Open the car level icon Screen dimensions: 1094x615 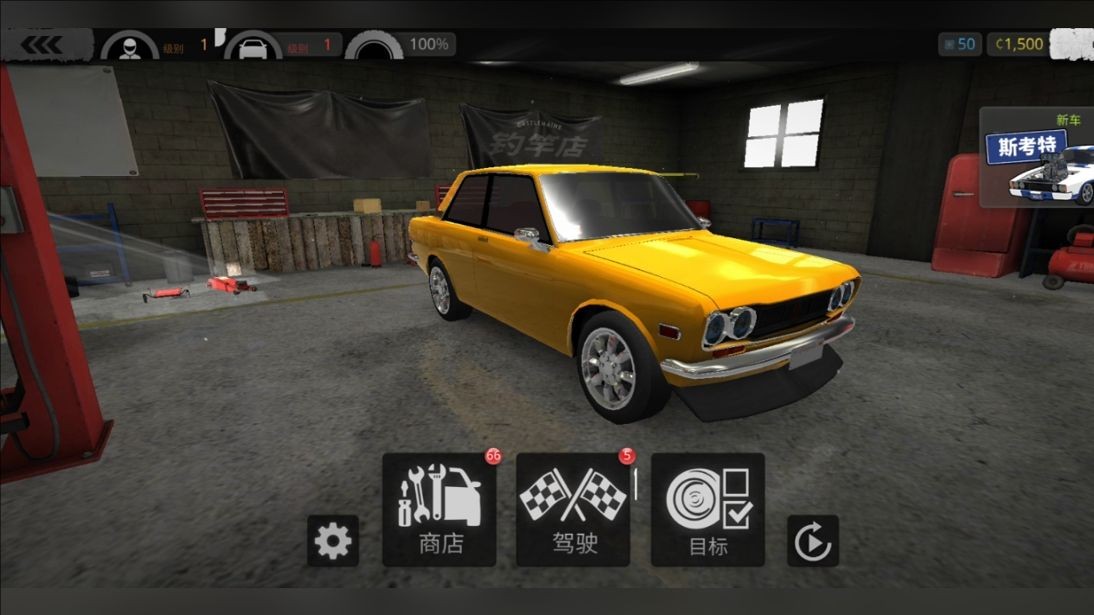click(251, 46)
